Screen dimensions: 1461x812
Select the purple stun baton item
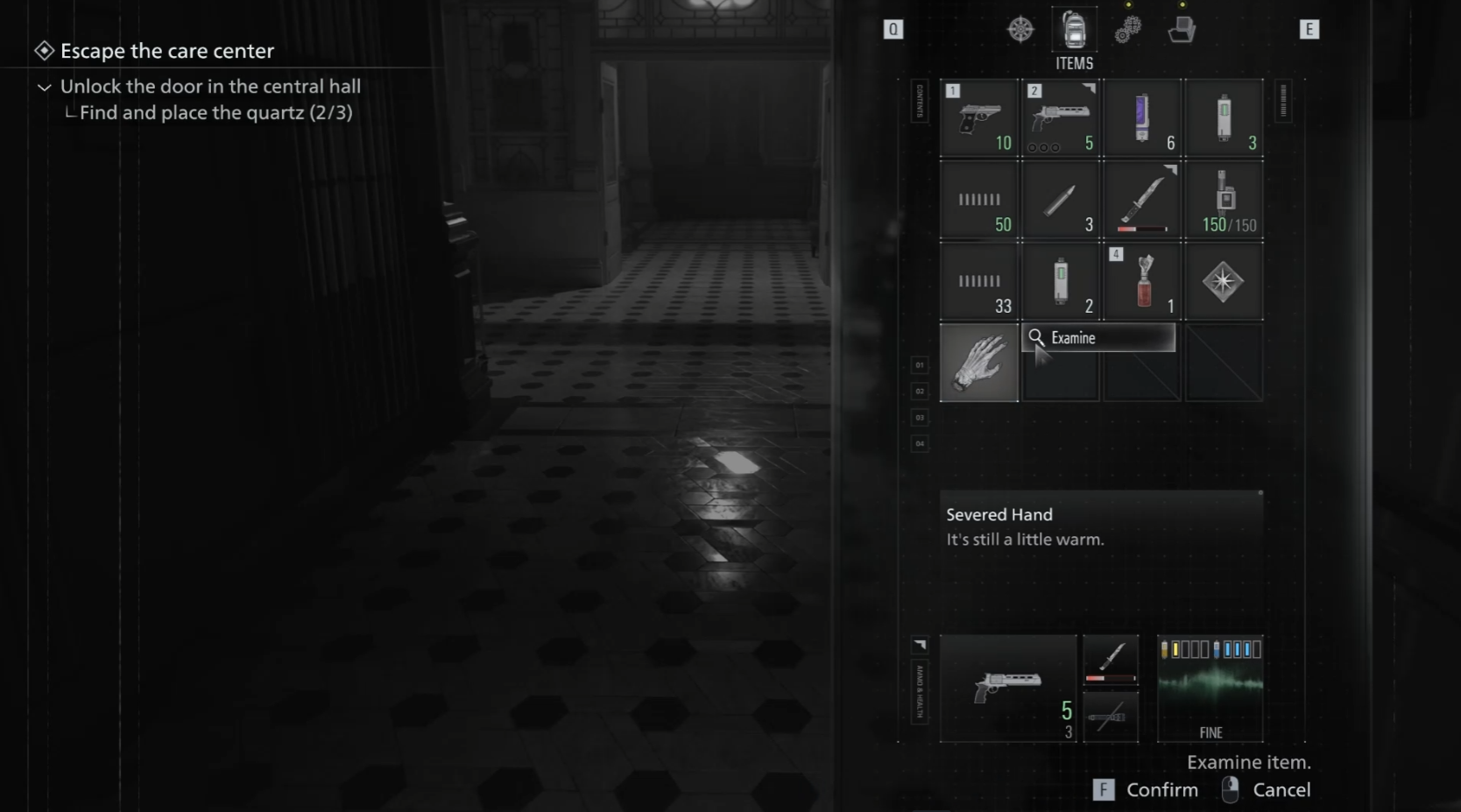1142,118
